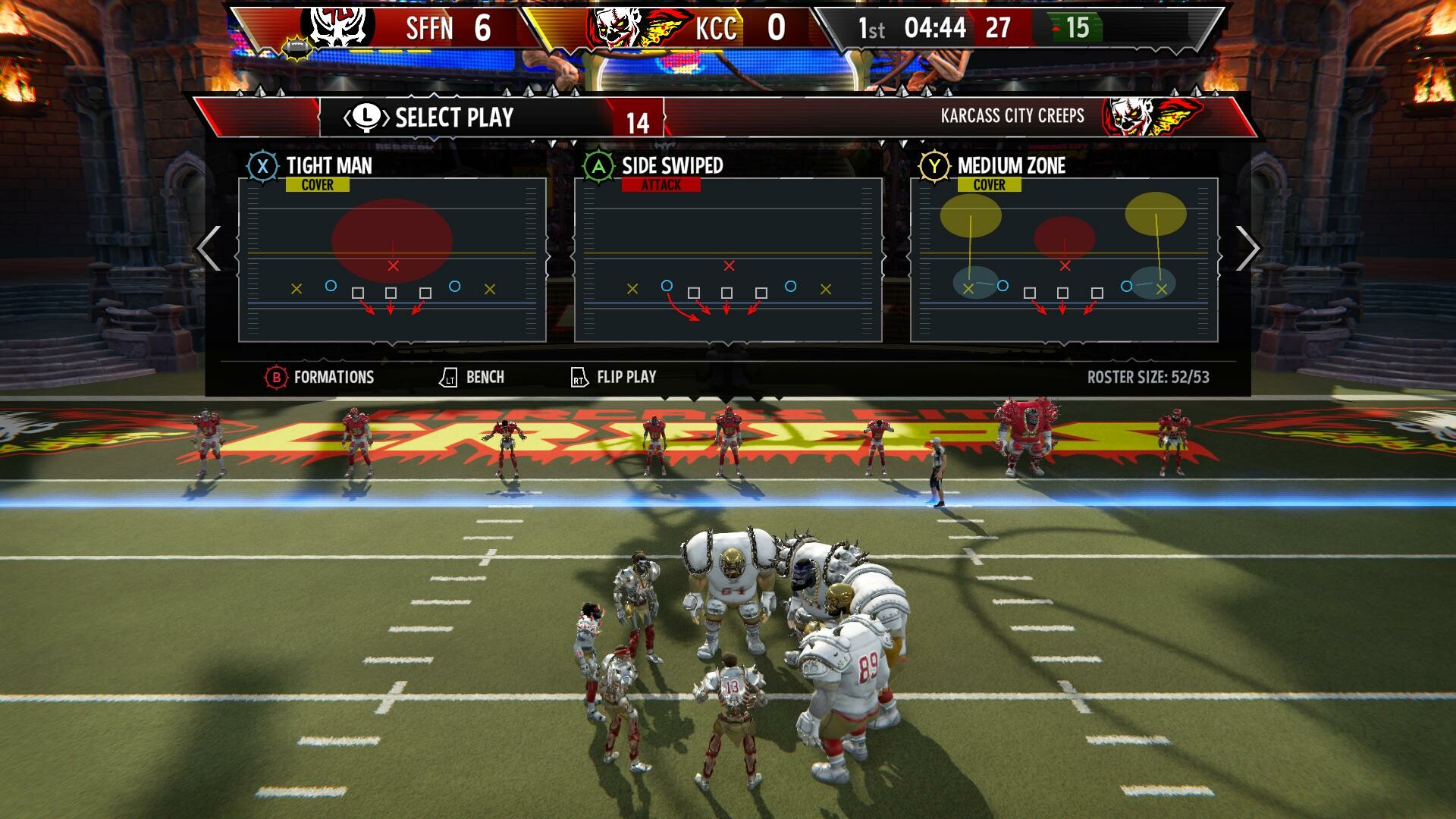Viewport: 1456px width, 819px height.
Task: Select the X button icon for Tight Man
Action: [264, 166]
